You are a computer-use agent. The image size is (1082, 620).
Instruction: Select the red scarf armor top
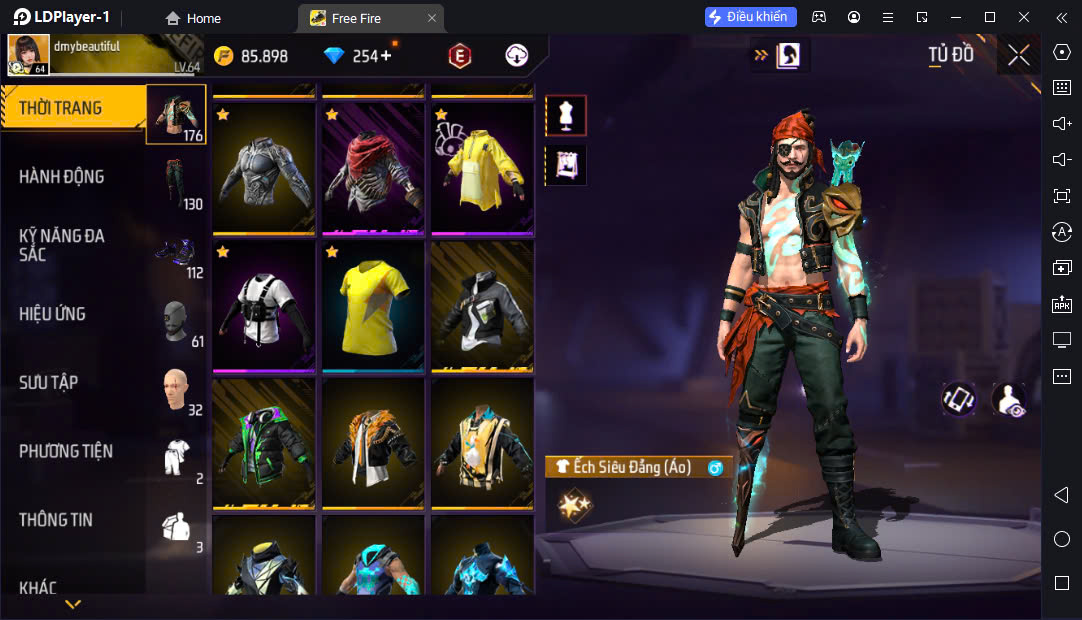pyautogui.click(x=373, y=168)
